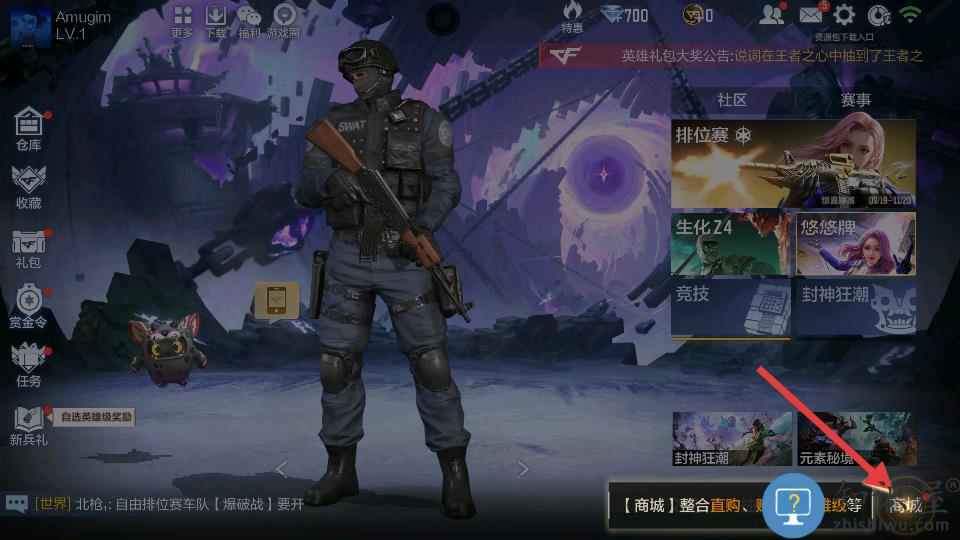Open the 收藏 collection menu
Image resolution: width=960 pixels, height=540 pixels.
pyautogui.click(x=29, y=187)
